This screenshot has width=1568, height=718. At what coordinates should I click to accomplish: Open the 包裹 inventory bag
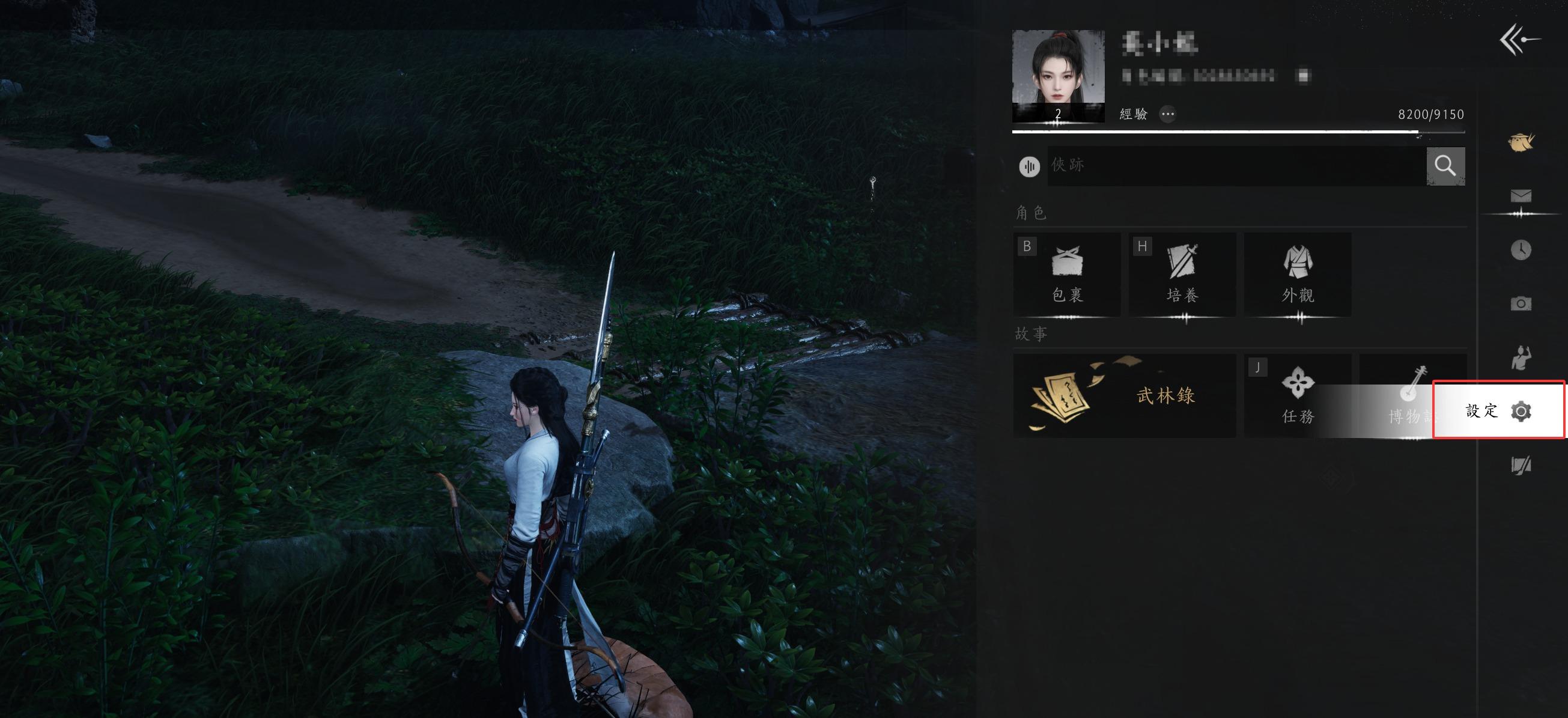coord(1066,274)
